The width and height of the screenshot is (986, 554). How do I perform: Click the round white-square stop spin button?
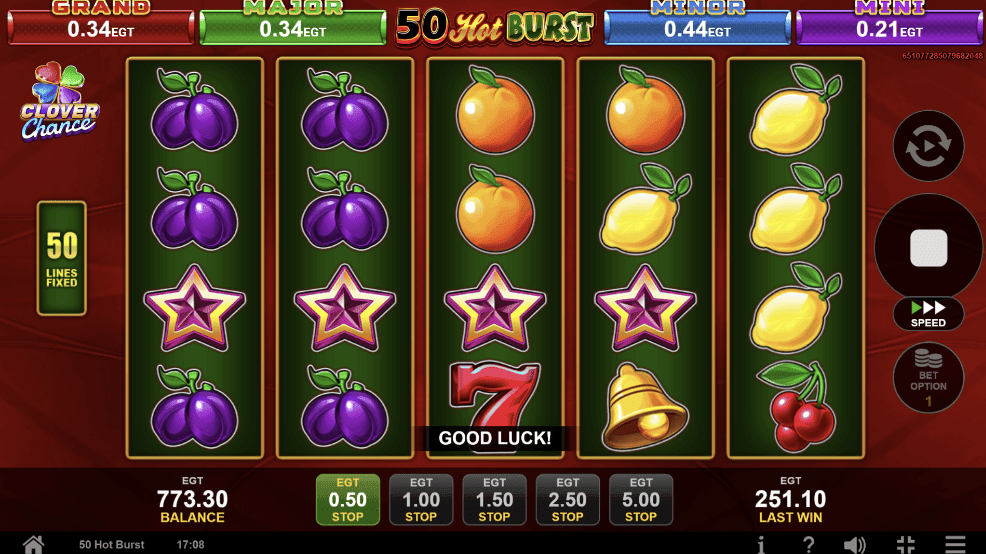928,248
